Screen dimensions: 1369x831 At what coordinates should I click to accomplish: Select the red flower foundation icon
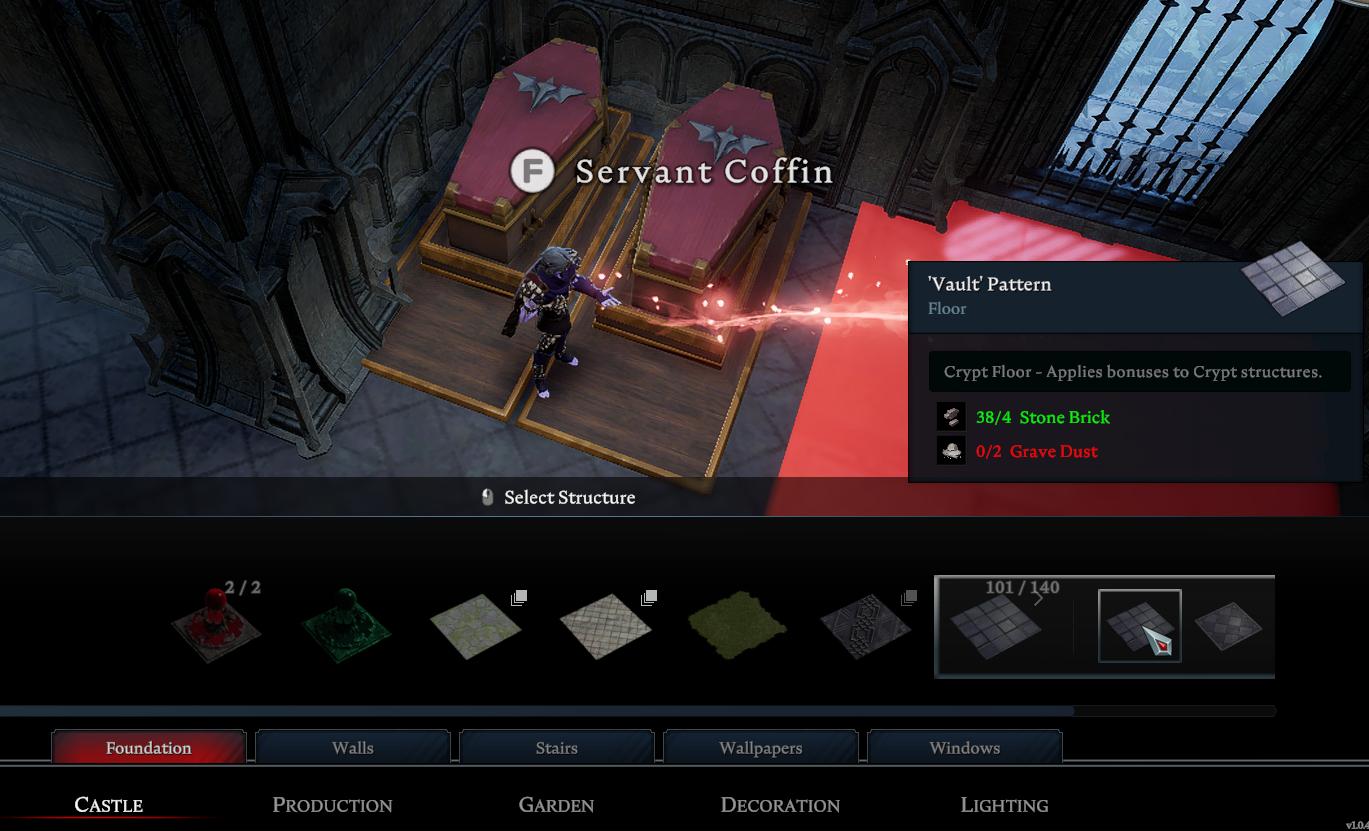215,627
